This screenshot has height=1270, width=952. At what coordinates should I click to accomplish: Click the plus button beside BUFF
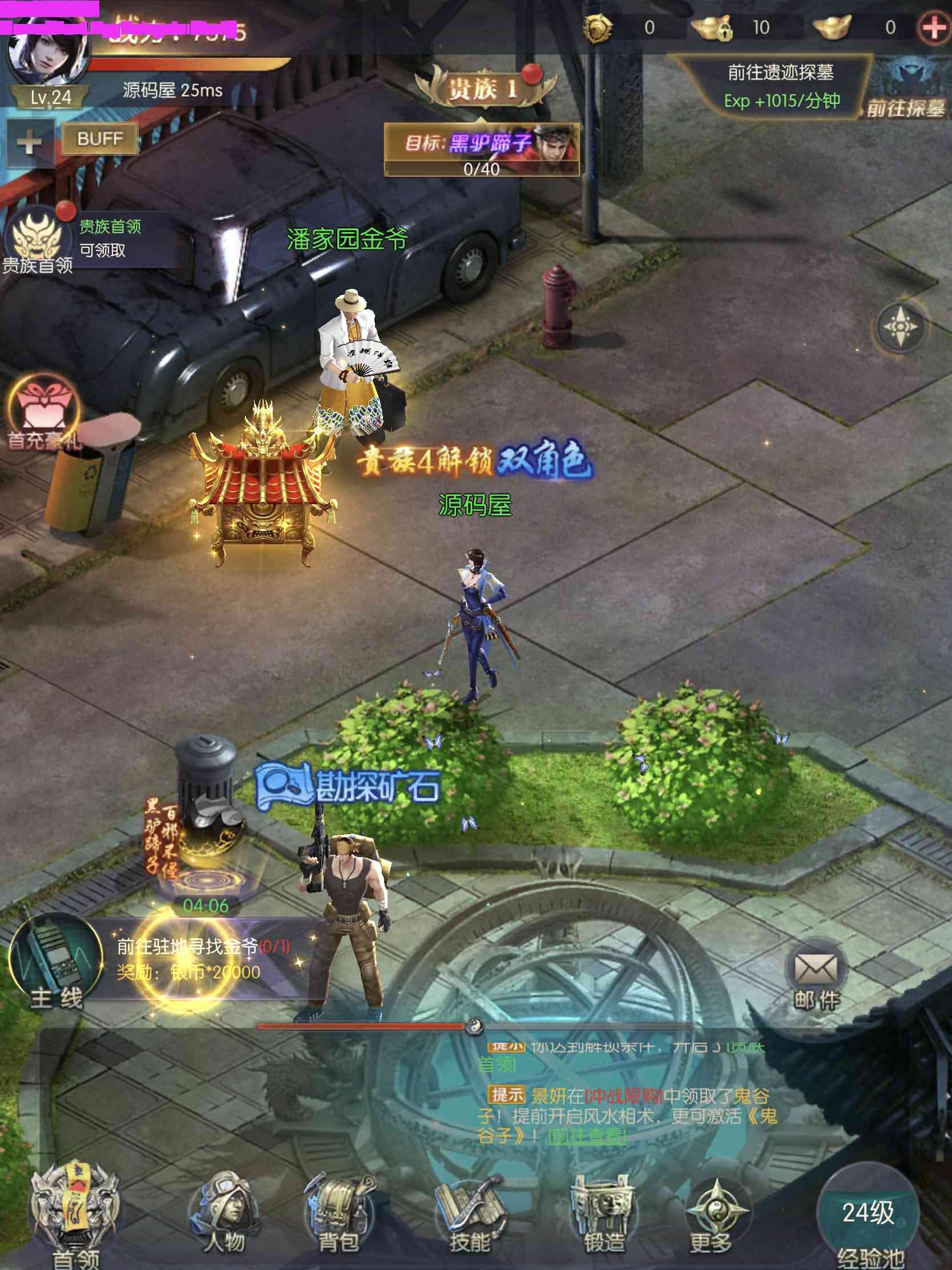pos(29,142)
